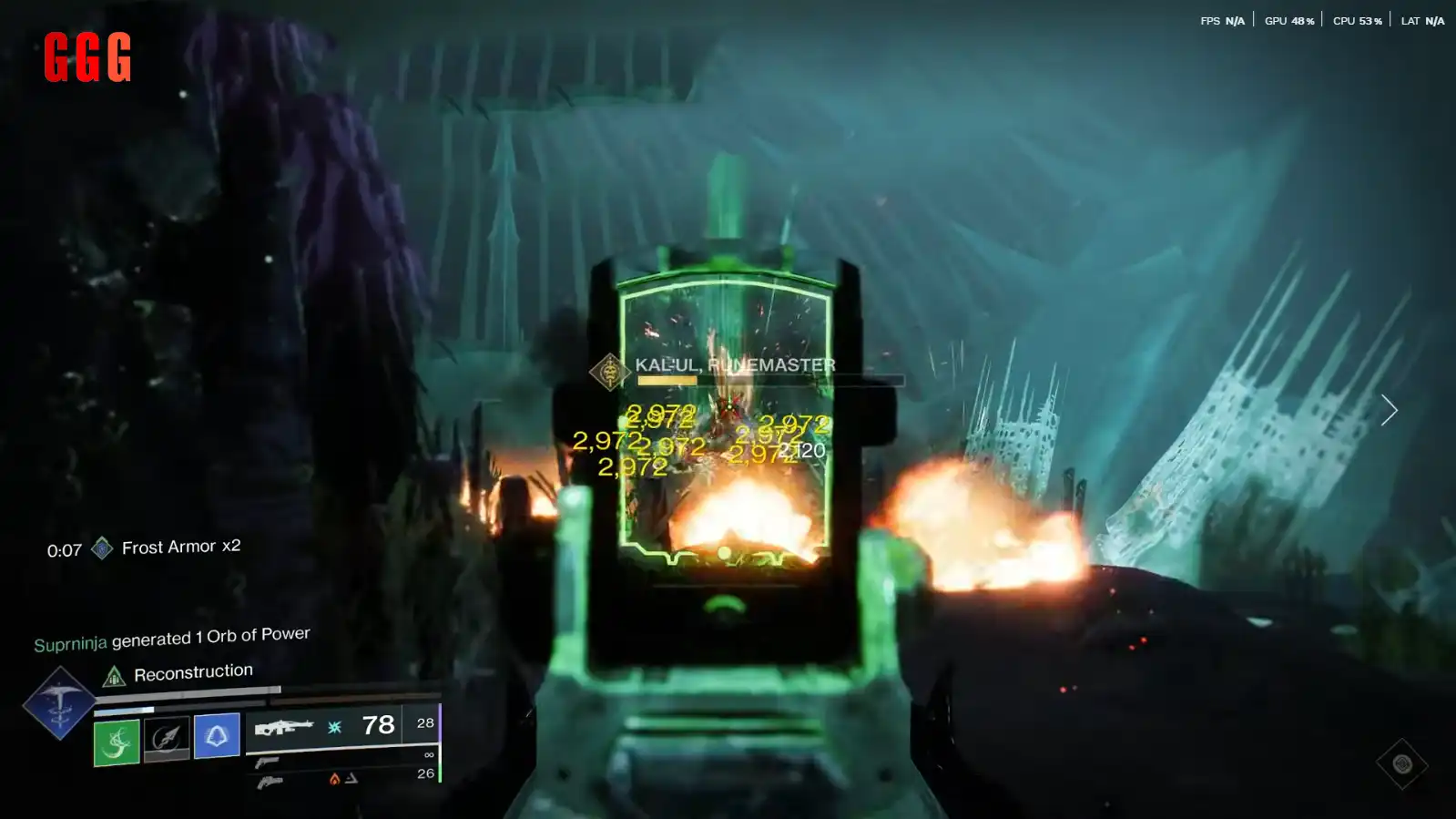Switch to the energy weapon with 26 ammo
Image resolution: width=1456 pixels, height=819 pixels.
(x=270, y=781)
